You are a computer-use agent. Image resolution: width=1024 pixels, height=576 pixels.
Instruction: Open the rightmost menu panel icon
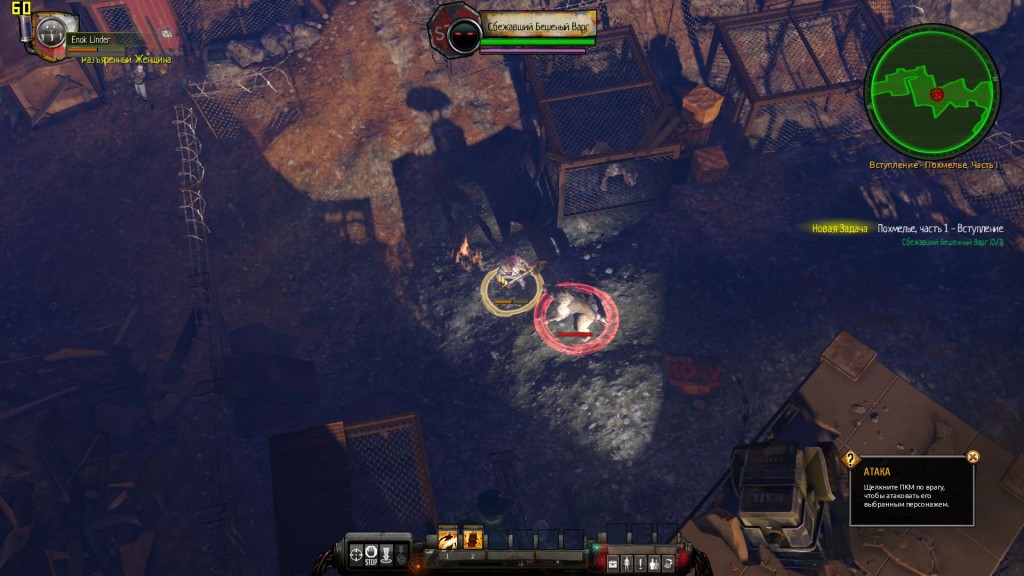[667, 564]
